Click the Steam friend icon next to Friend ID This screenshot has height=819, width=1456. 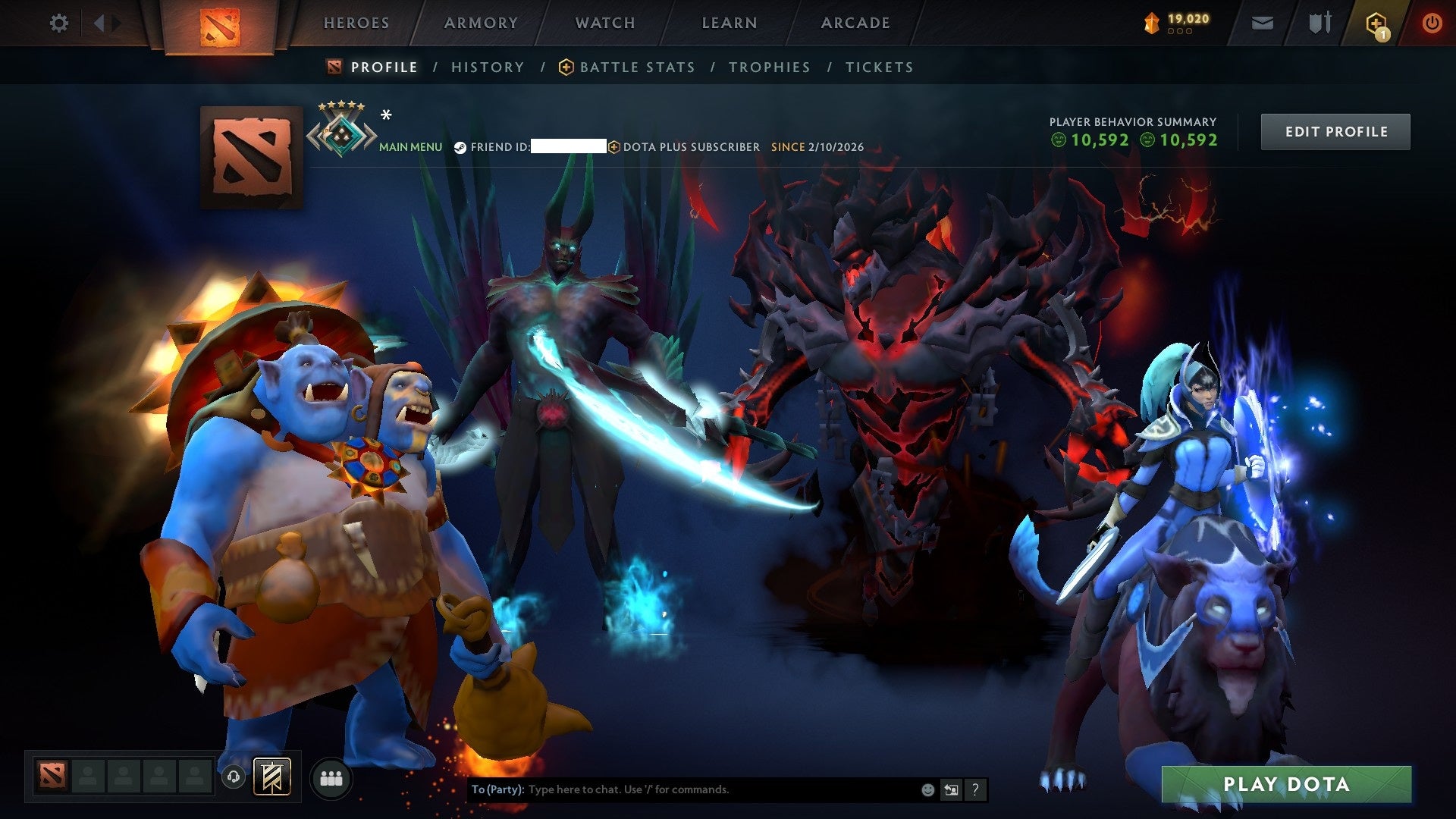coord(460,148)
